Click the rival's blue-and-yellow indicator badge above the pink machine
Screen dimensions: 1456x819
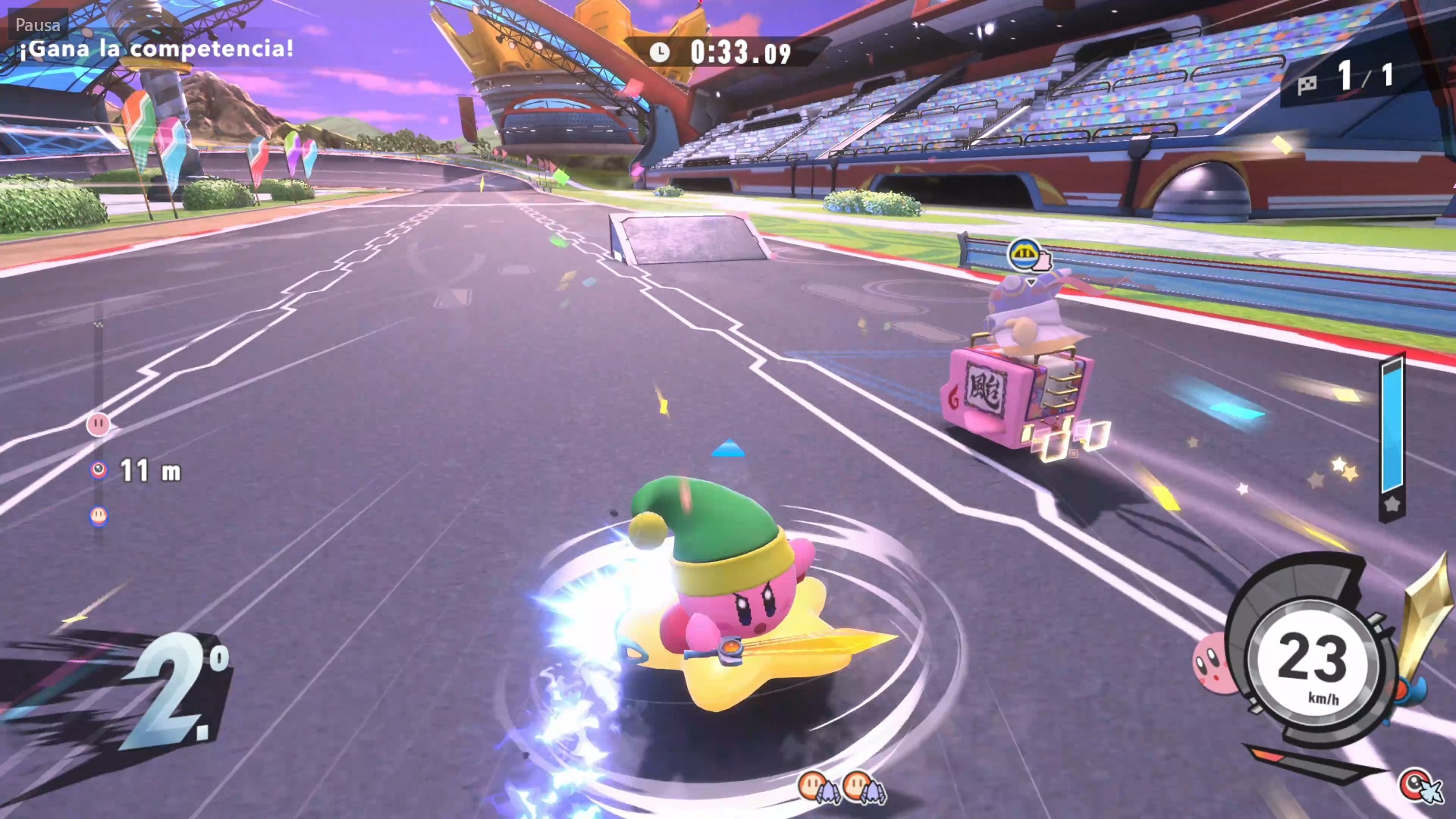[1026, 255]
